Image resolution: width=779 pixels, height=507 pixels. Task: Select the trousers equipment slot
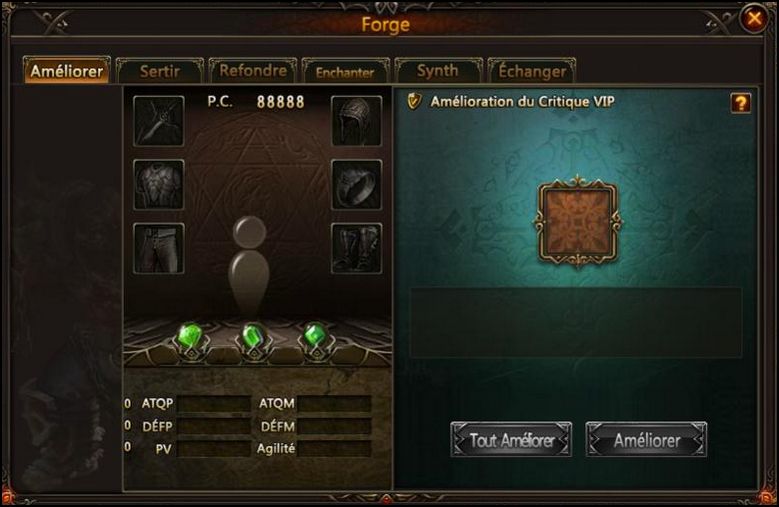(159, 247)
